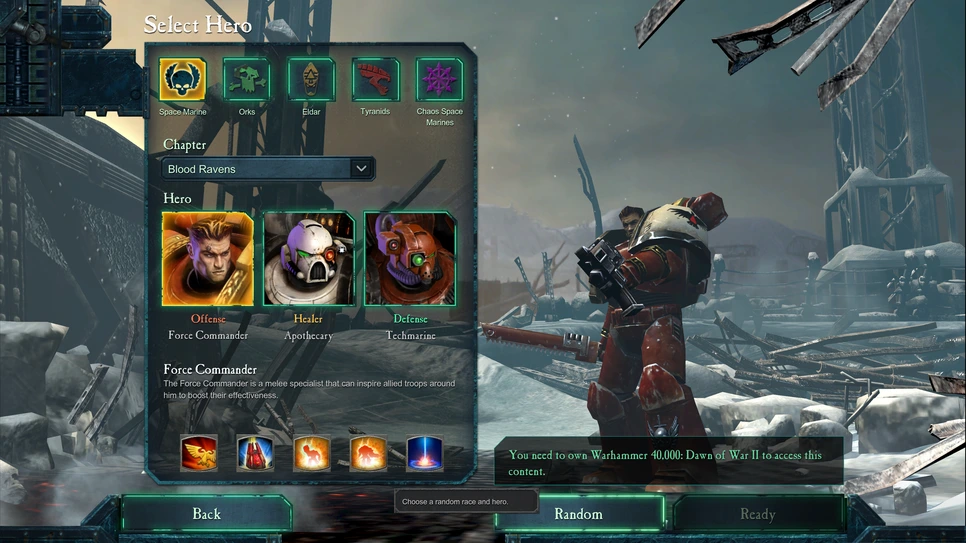This screenshot has height=543, width=966.
Task: Click the golden eagle ability icon
Action: pos(199,454)
